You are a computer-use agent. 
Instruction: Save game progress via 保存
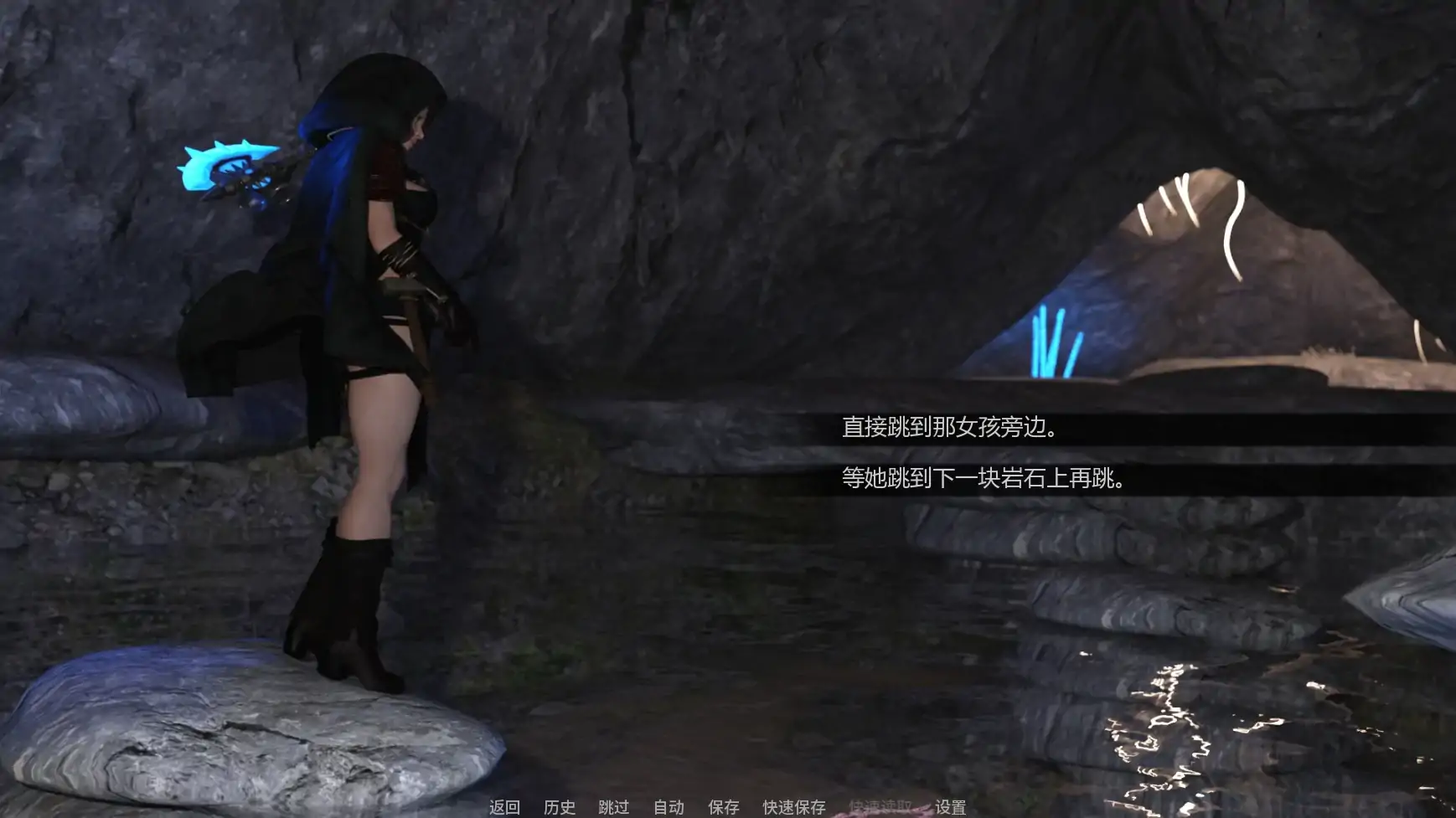point(722,809)
